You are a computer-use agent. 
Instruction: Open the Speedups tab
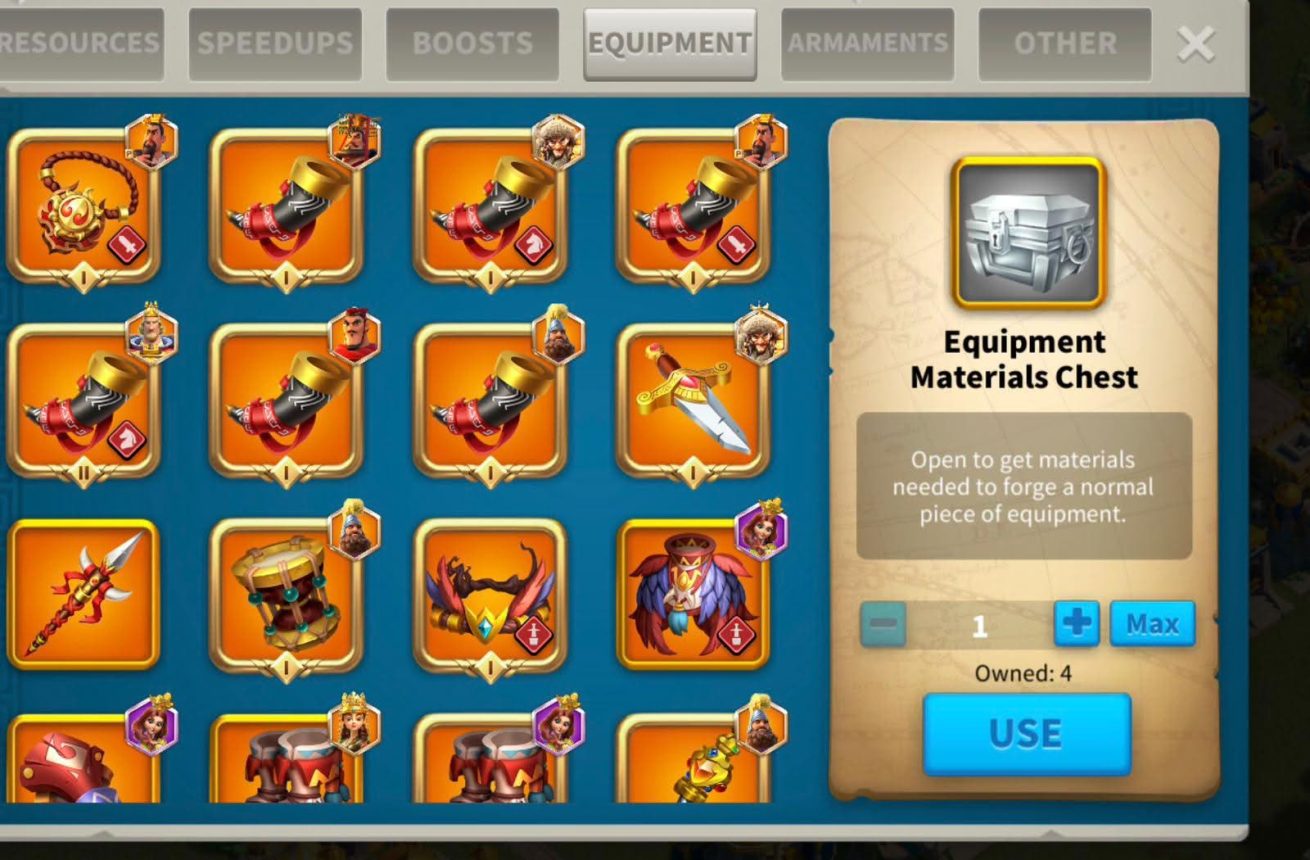pos(275,44)
